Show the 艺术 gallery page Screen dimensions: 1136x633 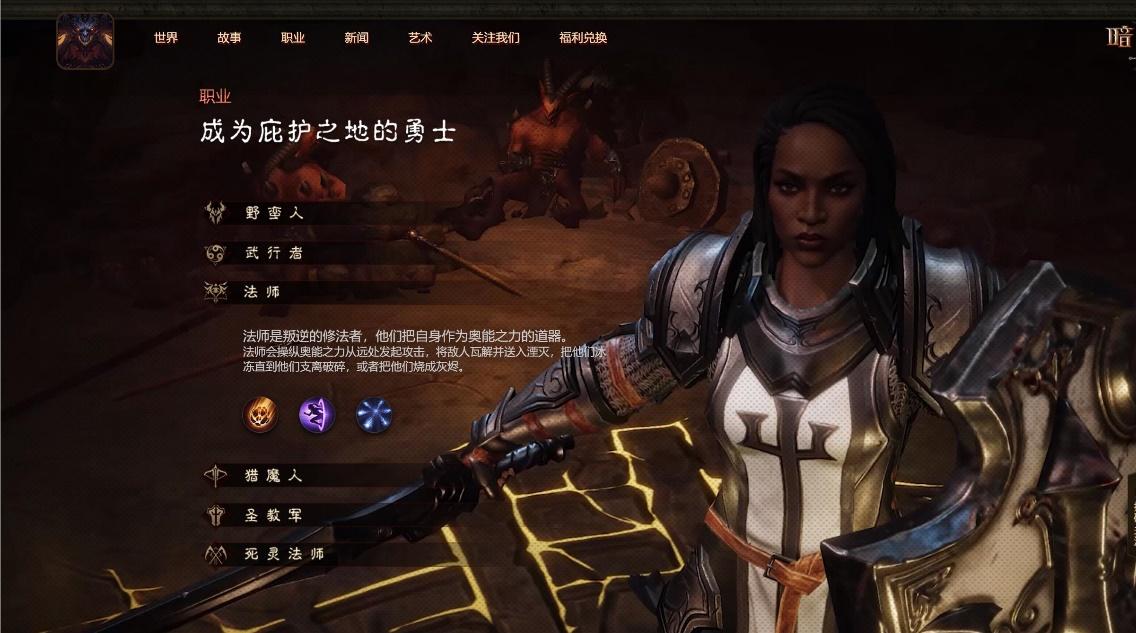click(x=420, y=38)
